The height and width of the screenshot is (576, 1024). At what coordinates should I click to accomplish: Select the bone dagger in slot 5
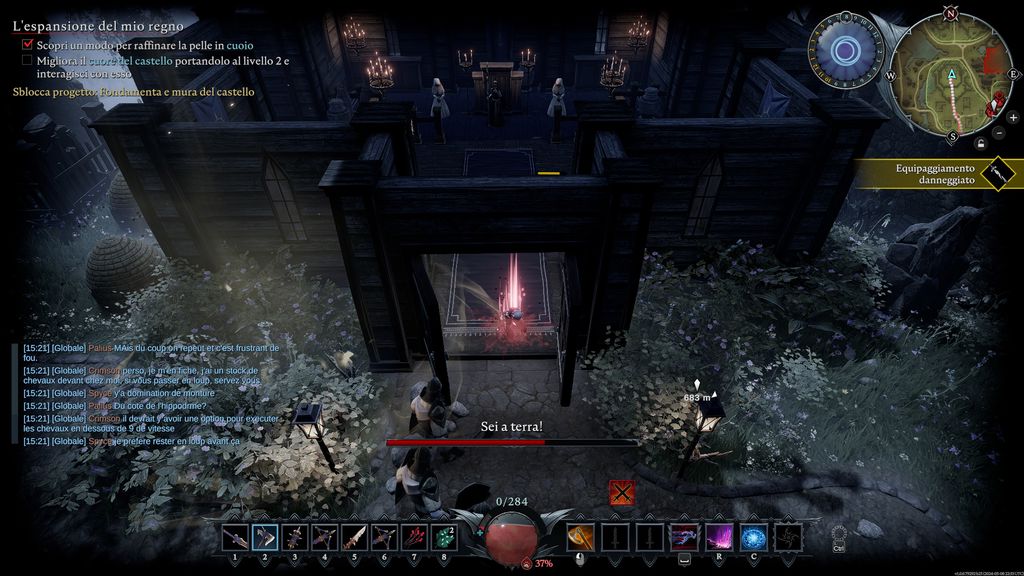point(355,537)
